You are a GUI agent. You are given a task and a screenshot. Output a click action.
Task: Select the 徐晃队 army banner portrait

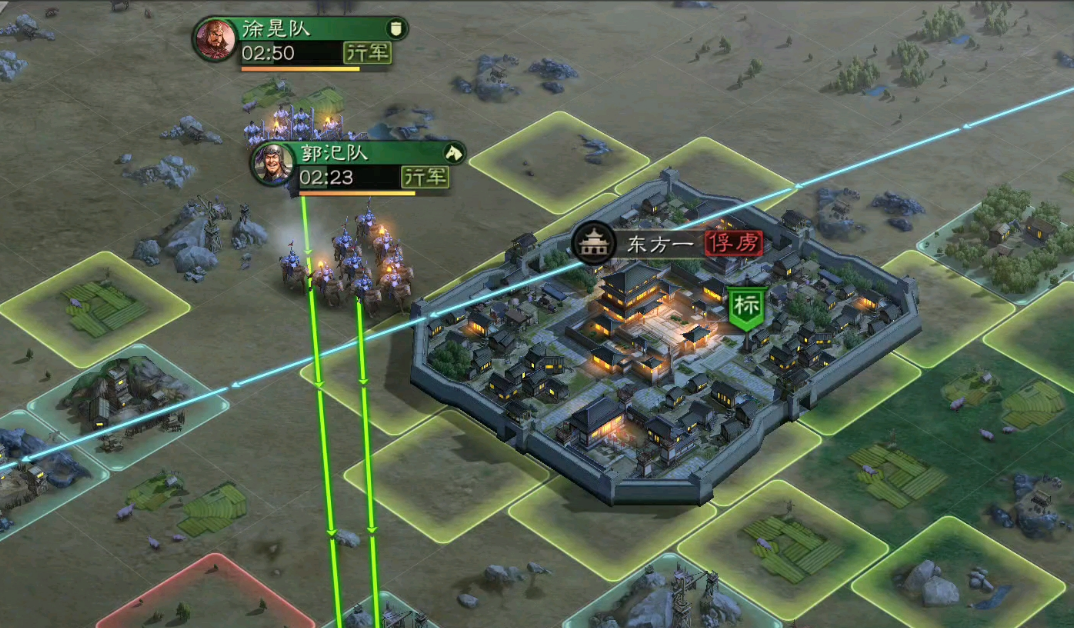215,40
